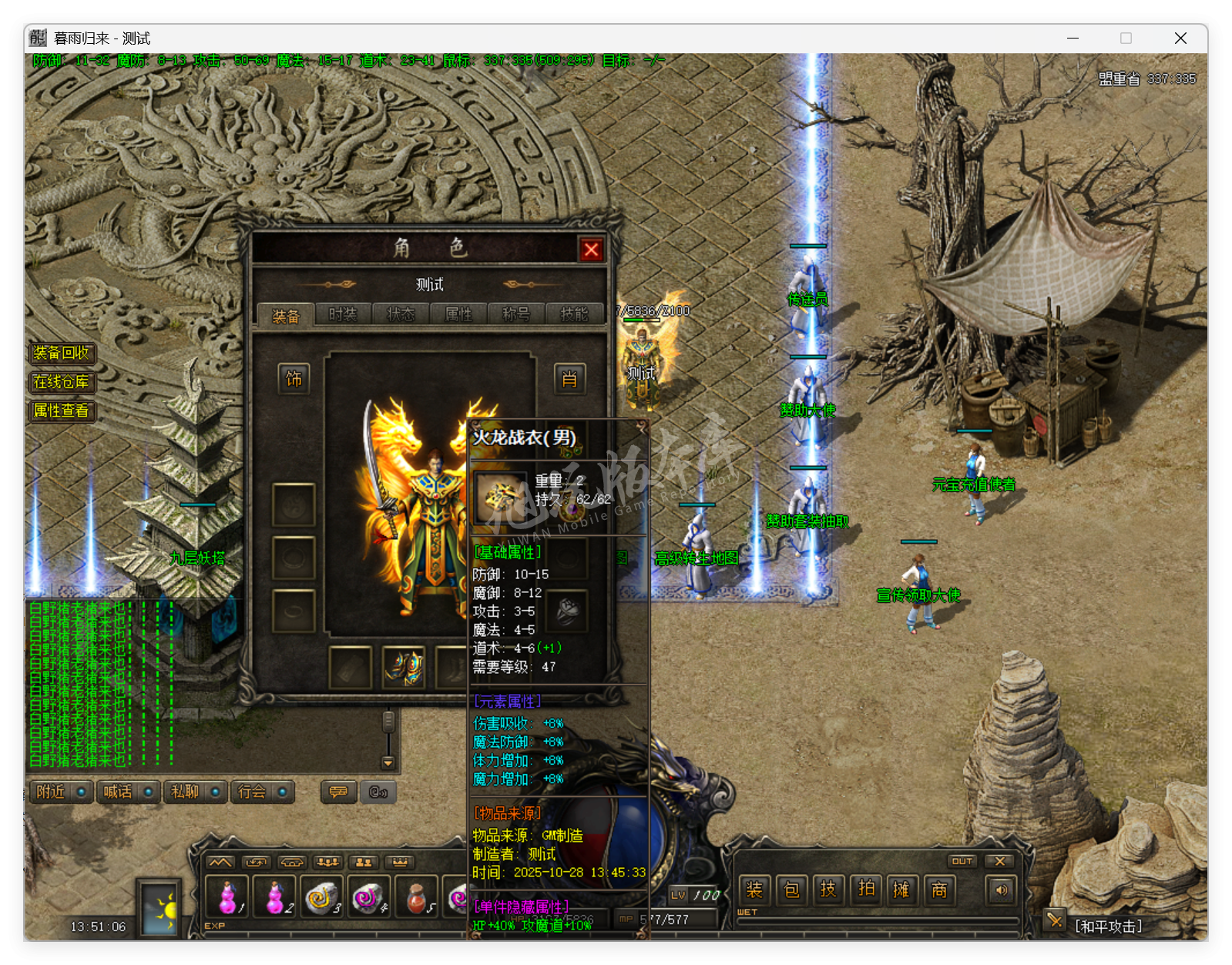The height and width of the screenshot is (965, 1232).
Task: Close the game window from title bar
Action: click(1180, 39)
